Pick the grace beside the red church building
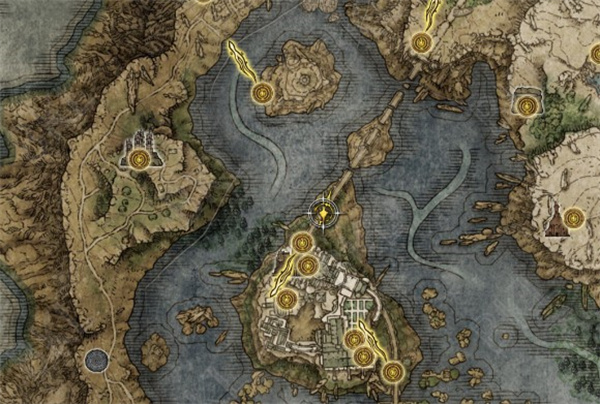This screenshot has height=404, width=600. pos(573,218)
